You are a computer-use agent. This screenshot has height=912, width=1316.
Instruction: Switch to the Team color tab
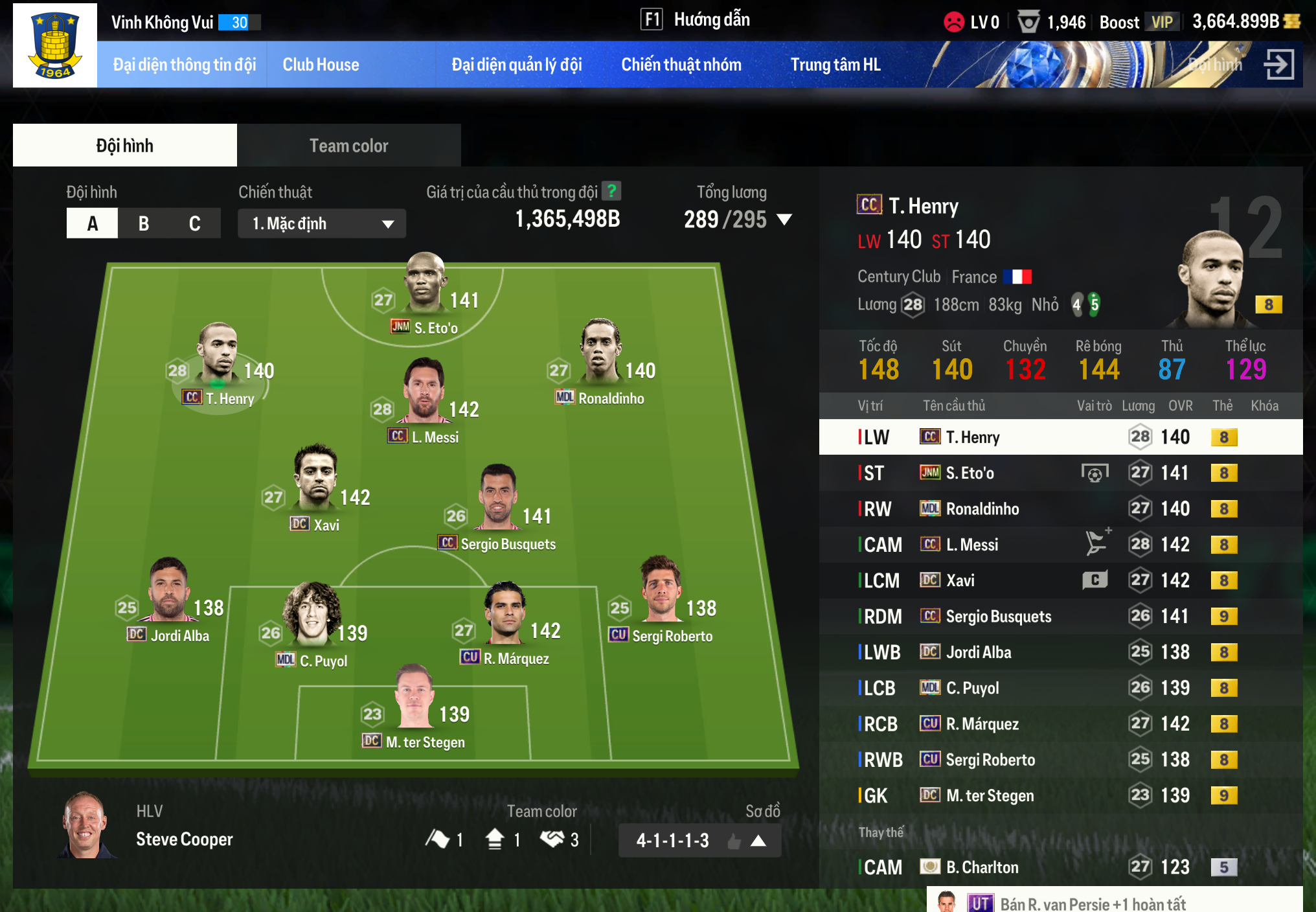348,146
